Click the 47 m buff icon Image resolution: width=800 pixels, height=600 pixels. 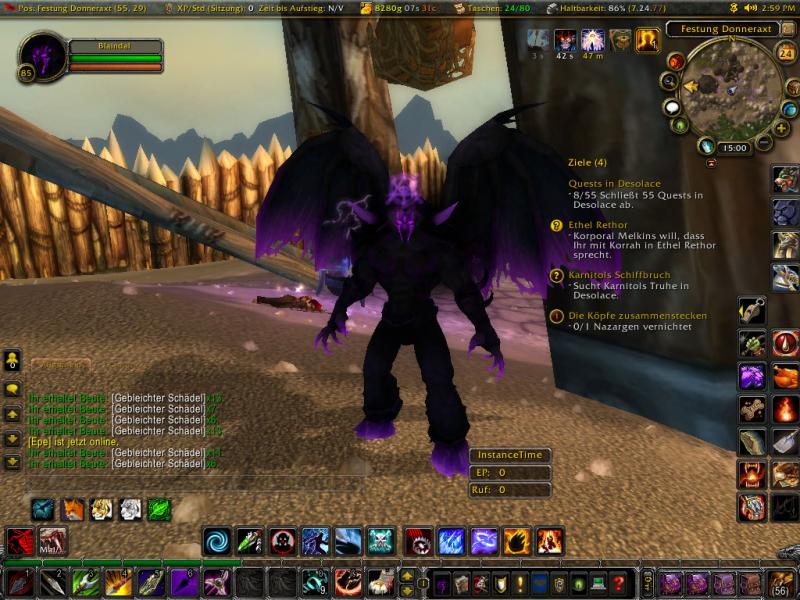coord(593,41)
